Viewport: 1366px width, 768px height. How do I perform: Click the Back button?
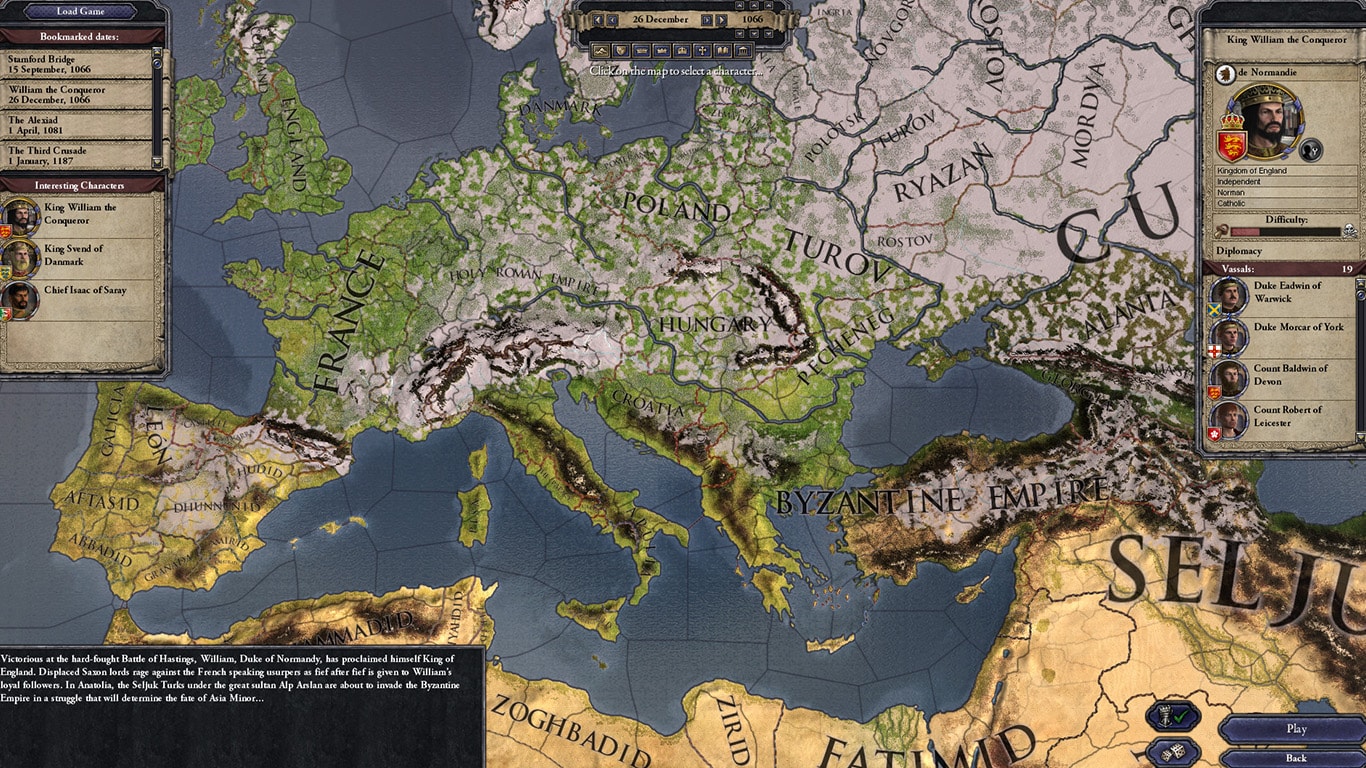point(1296,757)
